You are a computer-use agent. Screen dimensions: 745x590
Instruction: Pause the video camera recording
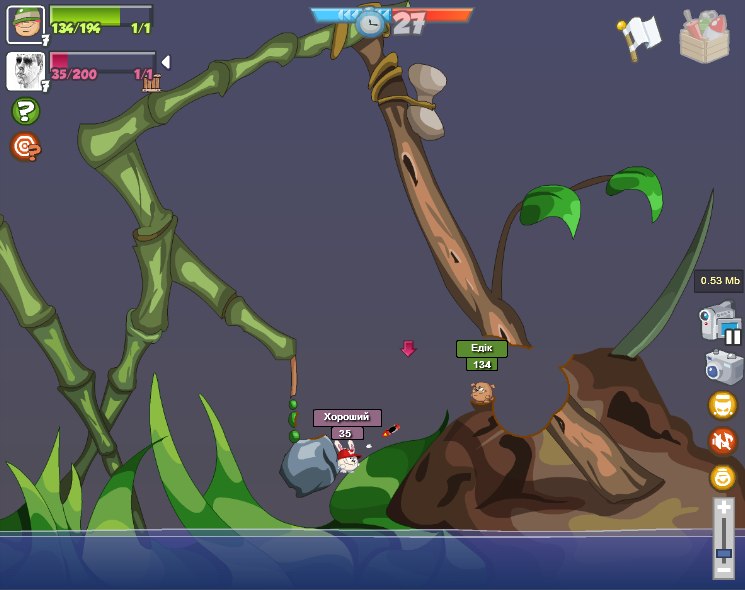[732, 337]
